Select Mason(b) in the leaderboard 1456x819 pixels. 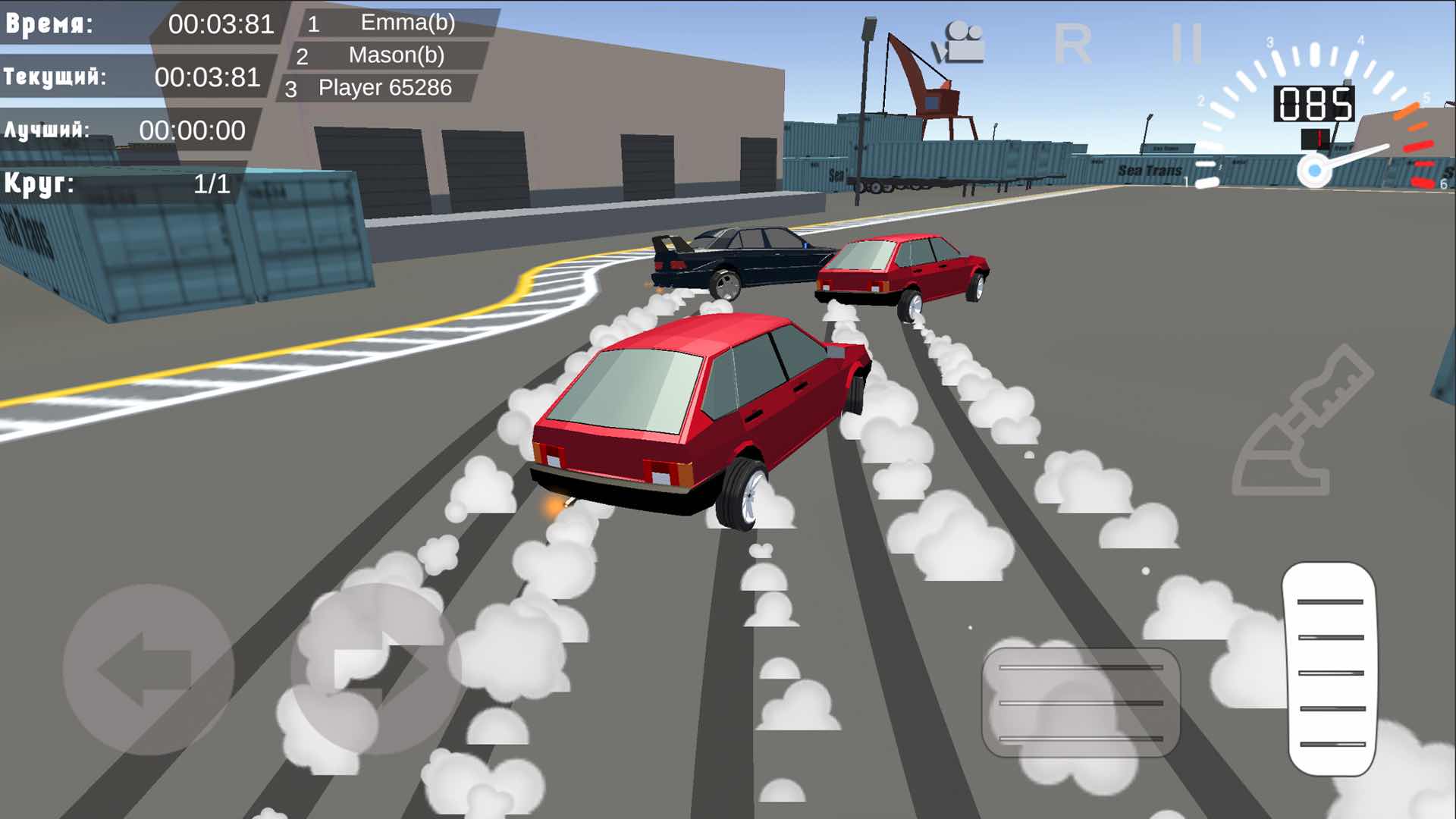click(387, 55)
